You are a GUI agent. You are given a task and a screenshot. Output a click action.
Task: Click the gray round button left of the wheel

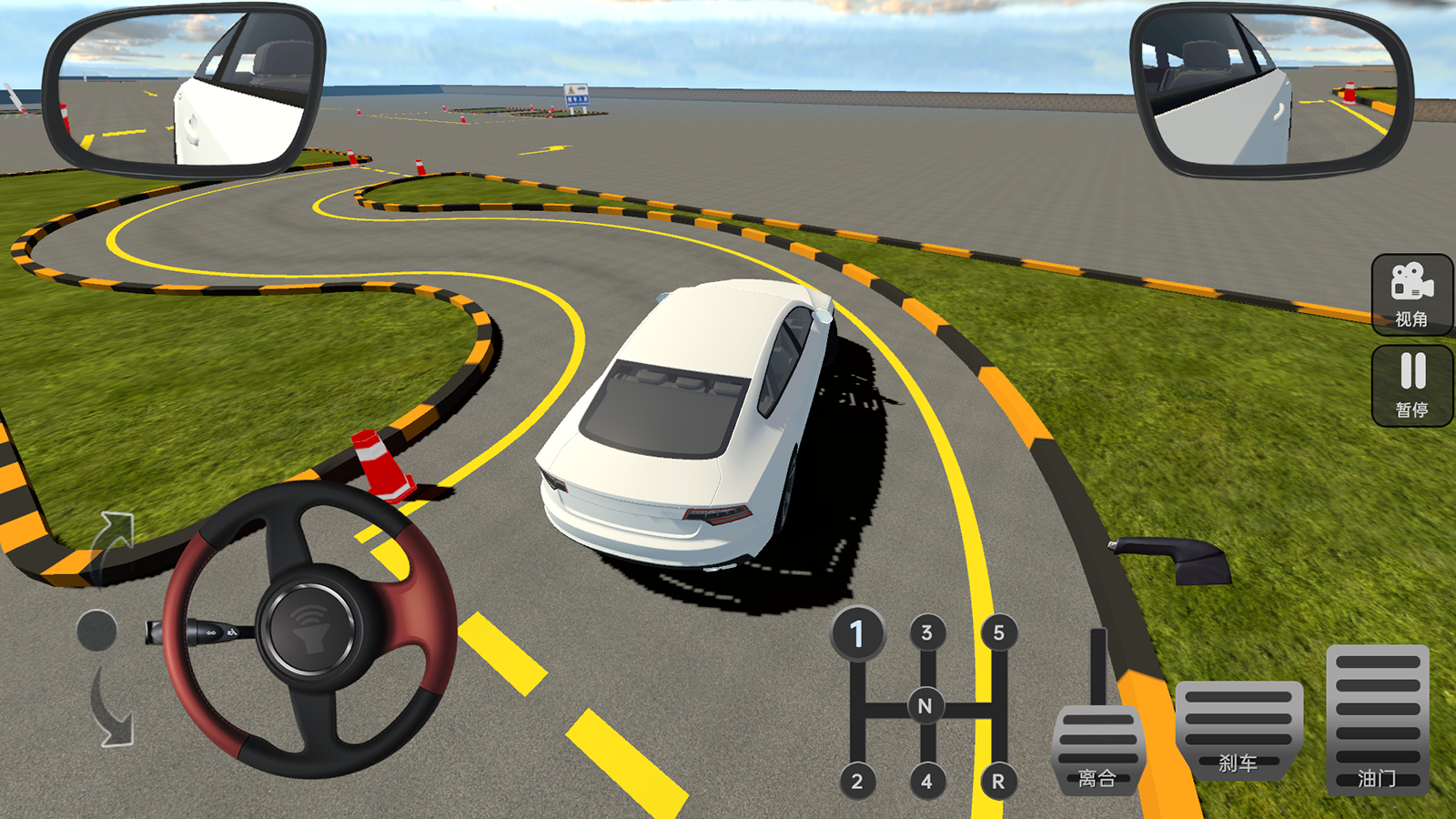[x=96, y=630]
